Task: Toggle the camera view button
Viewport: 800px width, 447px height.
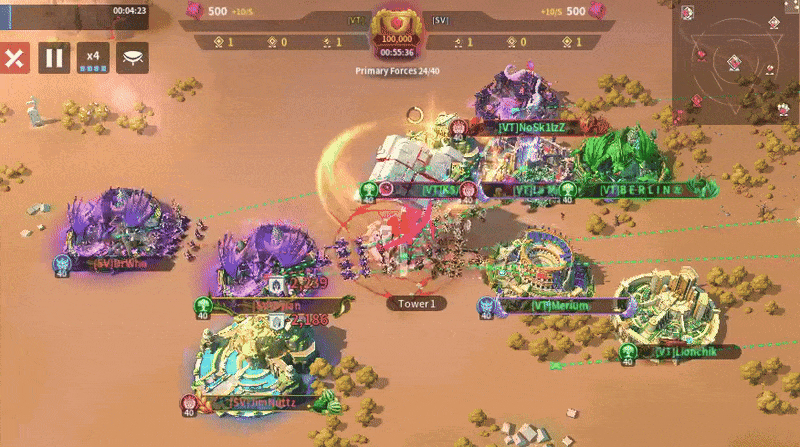Action: point(132,58)
